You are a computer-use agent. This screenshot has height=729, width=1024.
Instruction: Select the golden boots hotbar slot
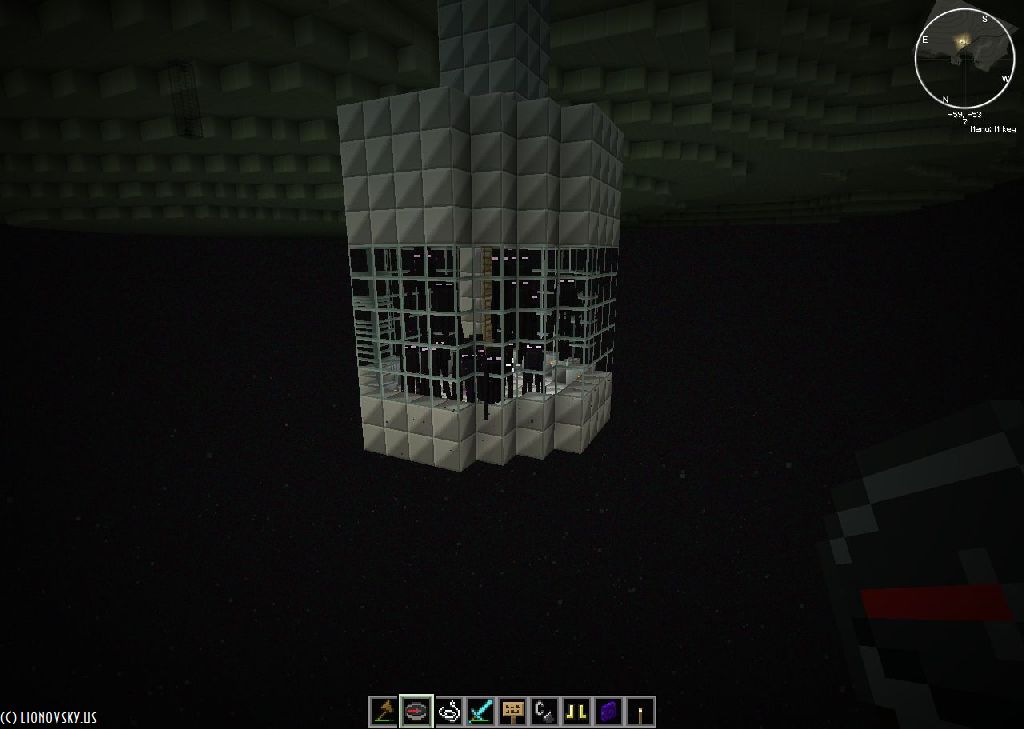point(577,711)
